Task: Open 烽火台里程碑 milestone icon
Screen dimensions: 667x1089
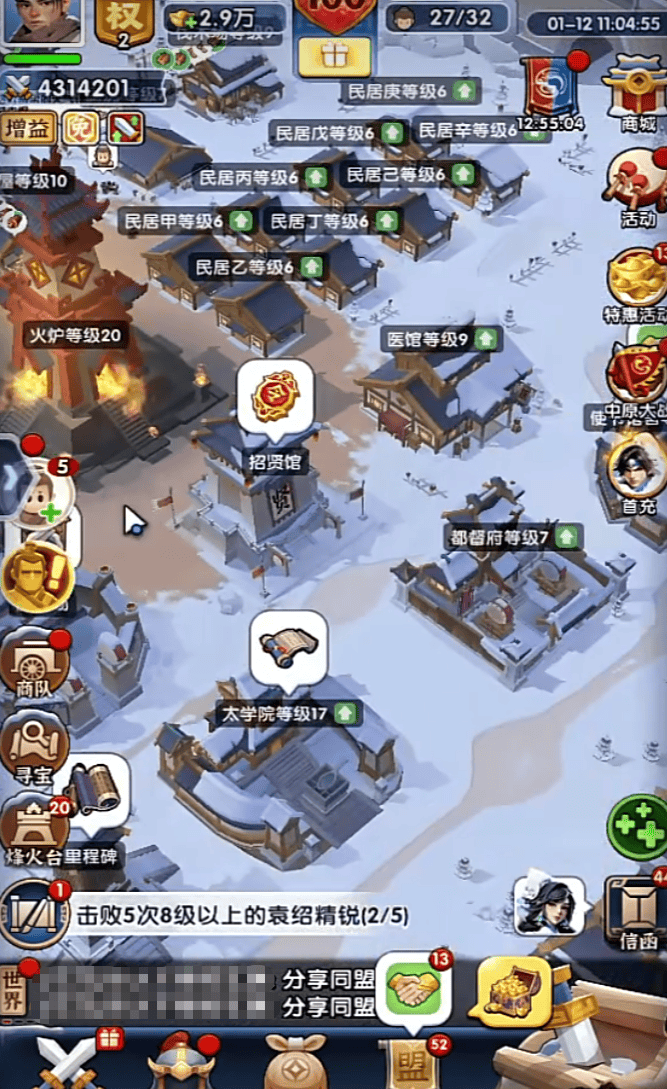Action: click(x=34, y=830)
